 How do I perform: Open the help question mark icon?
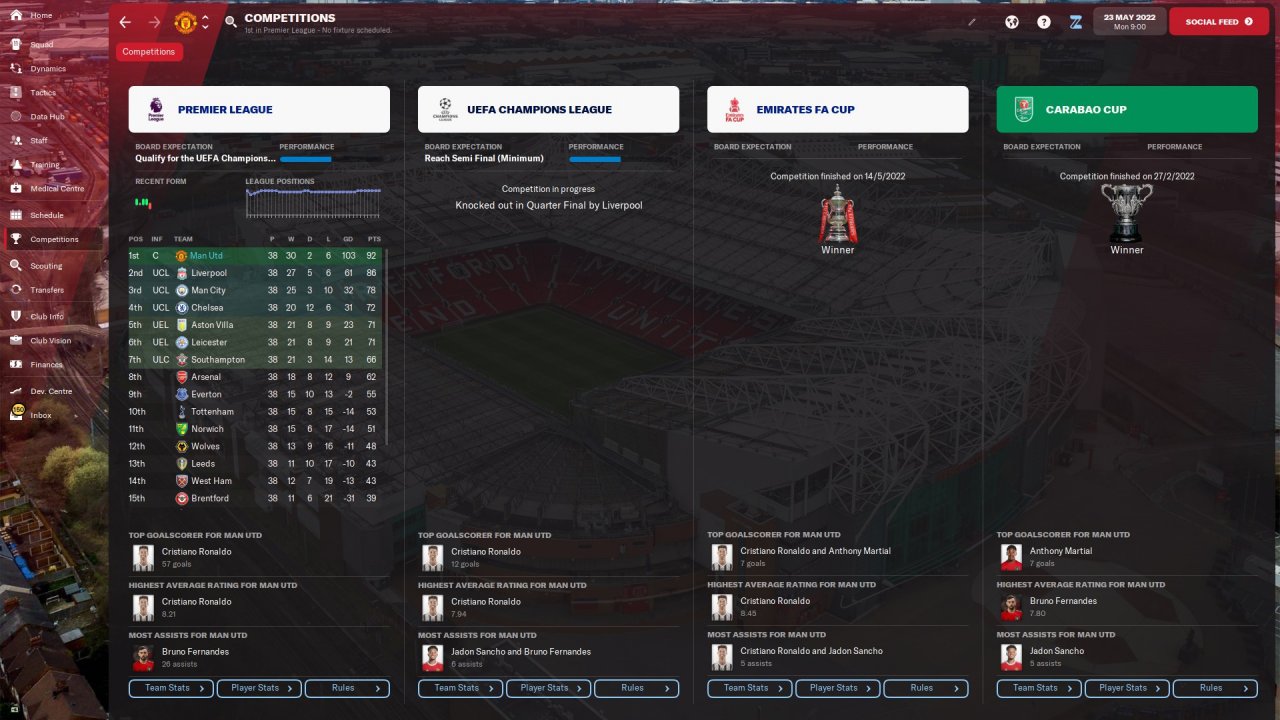[1044, 21]
